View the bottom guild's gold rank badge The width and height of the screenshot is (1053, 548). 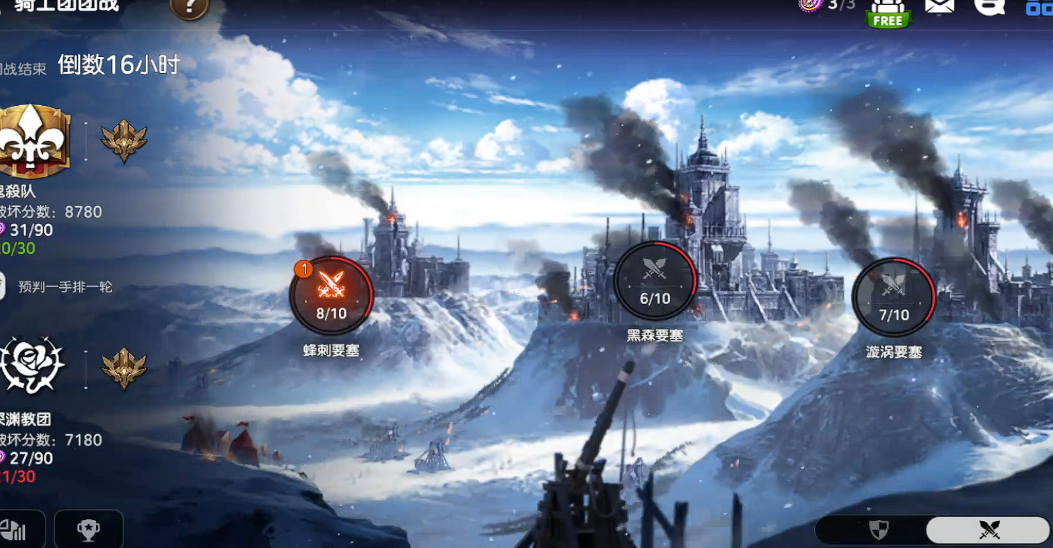point(125,368)
